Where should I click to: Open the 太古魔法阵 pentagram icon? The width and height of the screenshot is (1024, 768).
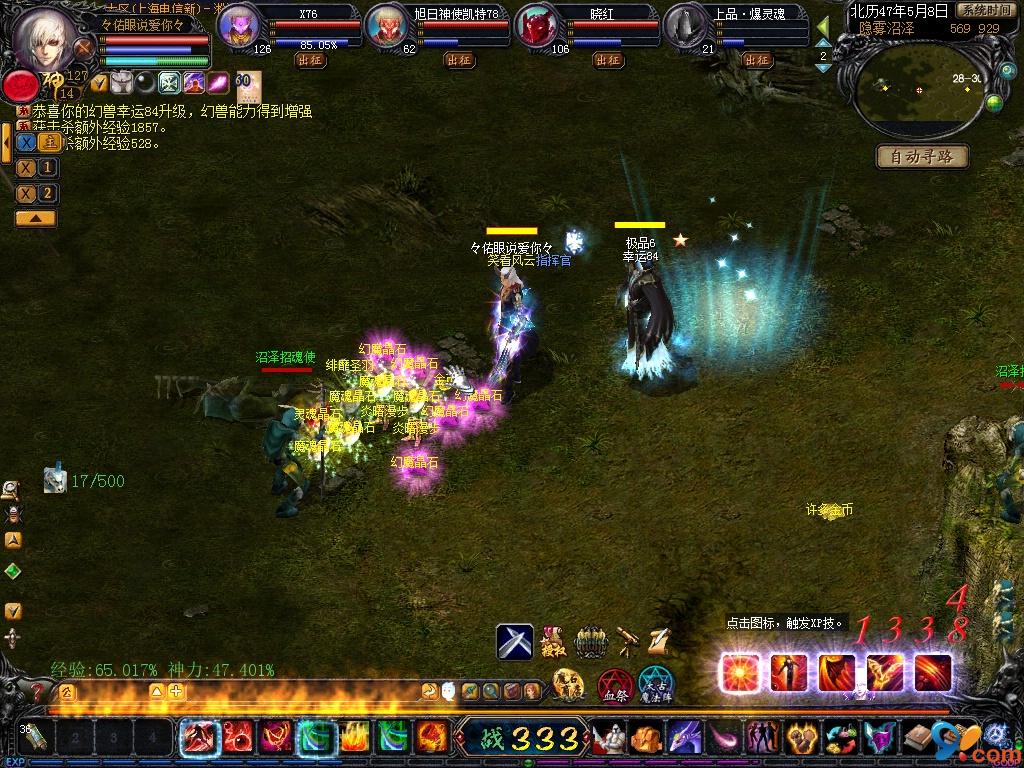tap(656, 685)
